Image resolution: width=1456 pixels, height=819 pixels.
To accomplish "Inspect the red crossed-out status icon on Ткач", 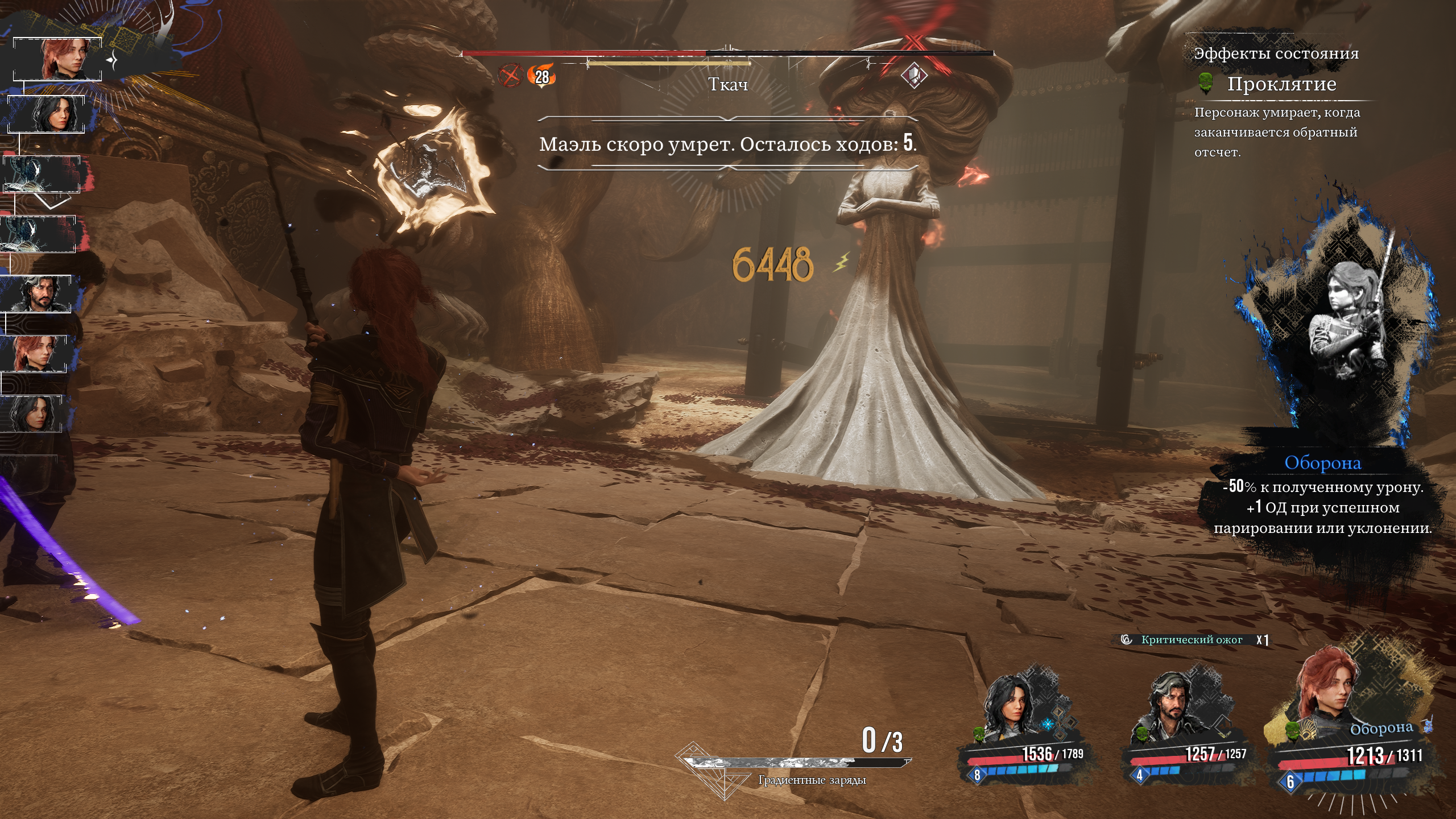I will (x=510, y=76).
